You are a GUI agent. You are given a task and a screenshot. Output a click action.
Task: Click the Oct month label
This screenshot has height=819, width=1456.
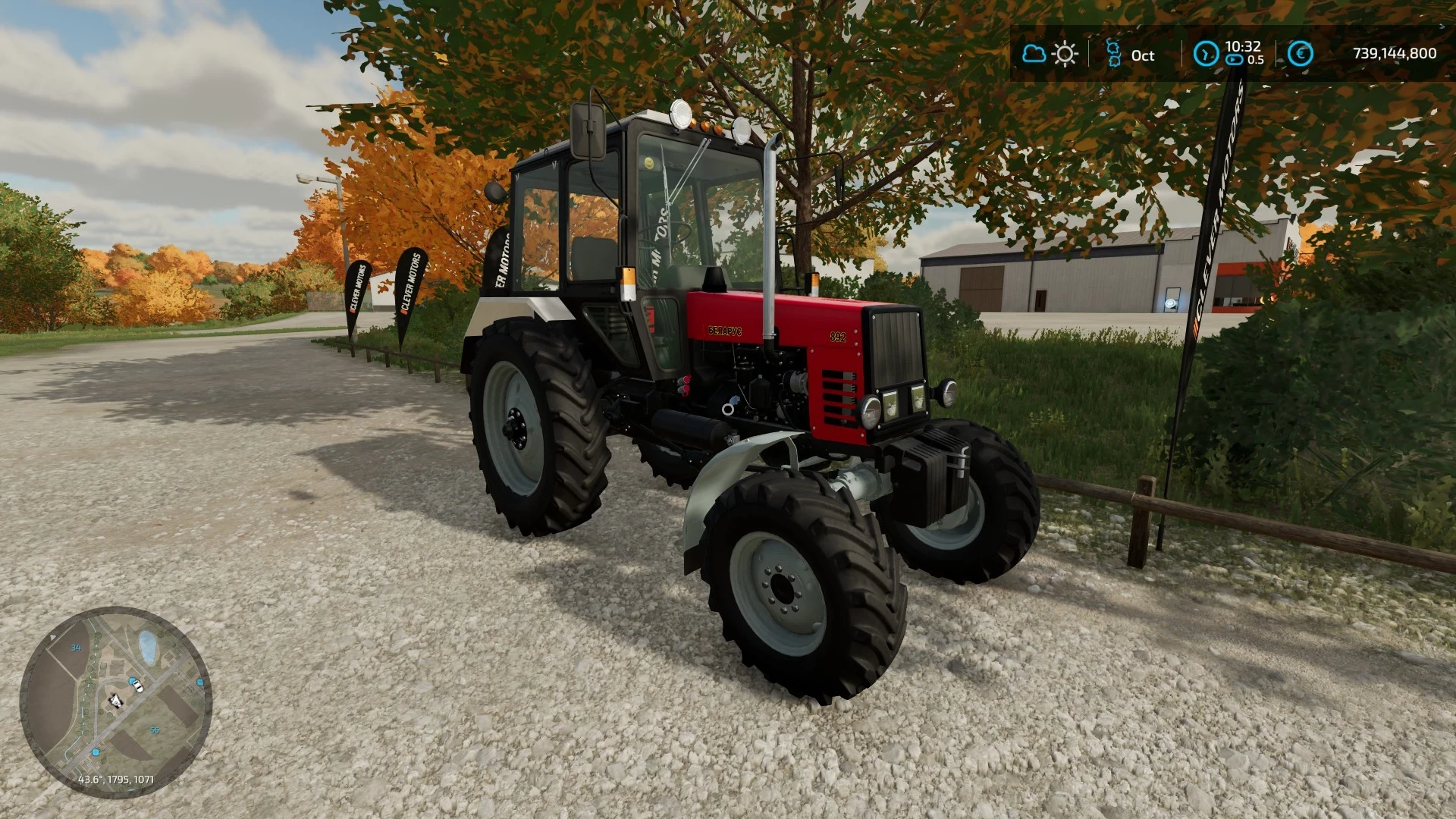point(1144,55)
